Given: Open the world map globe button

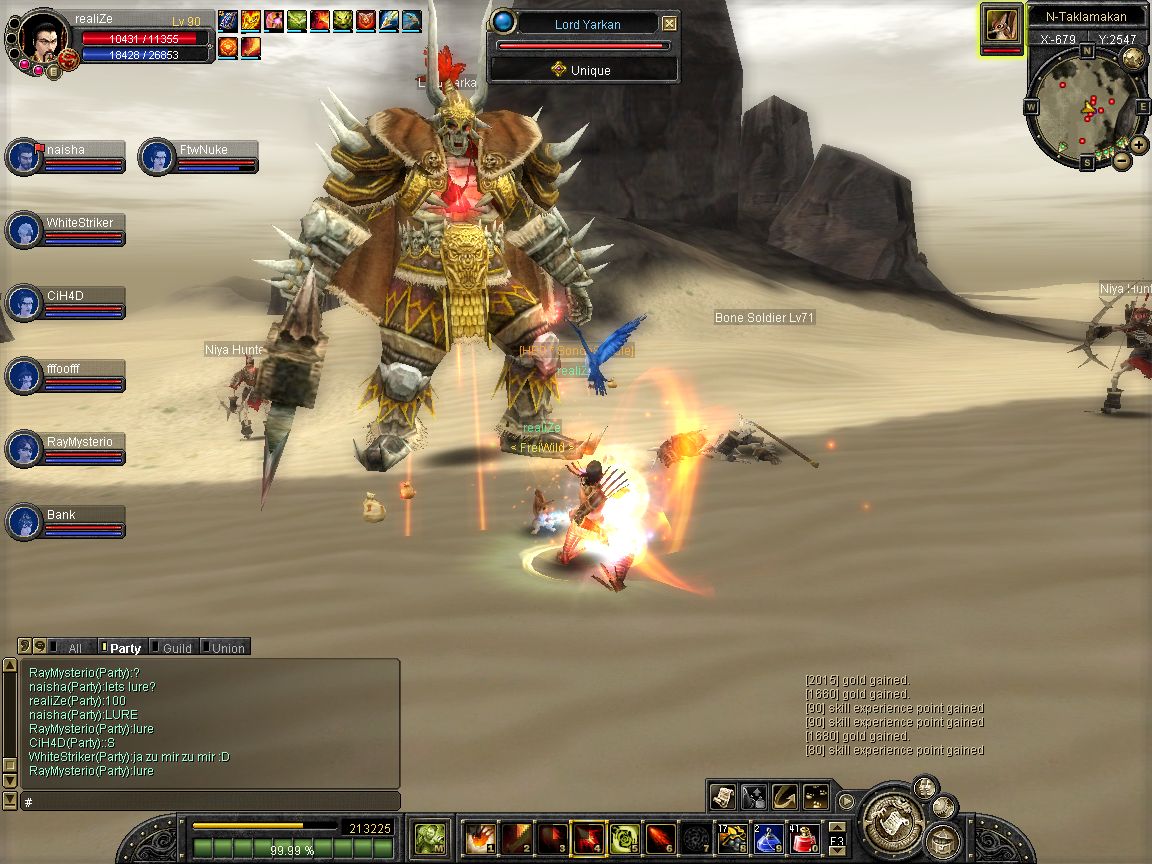Looking at the screenshot, I should 1133,57.
